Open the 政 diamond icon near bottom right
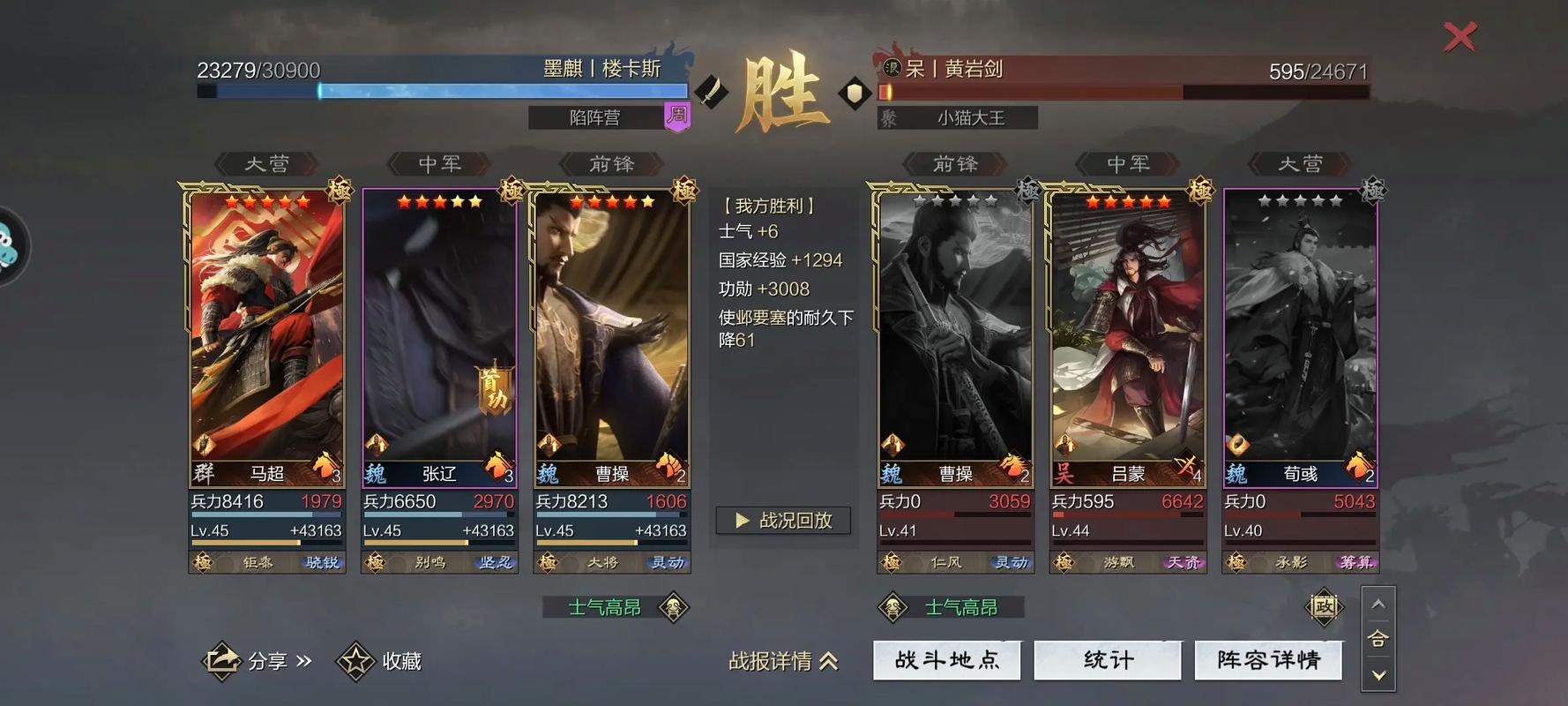 [1326, 606]
